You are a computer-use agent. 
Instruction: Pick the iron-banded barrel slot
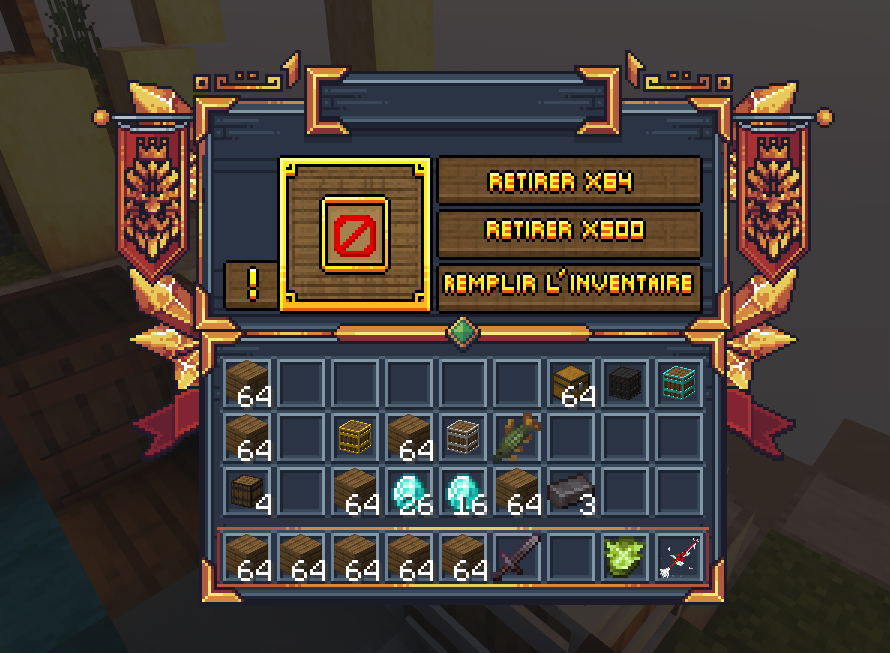tap(463, 437)
